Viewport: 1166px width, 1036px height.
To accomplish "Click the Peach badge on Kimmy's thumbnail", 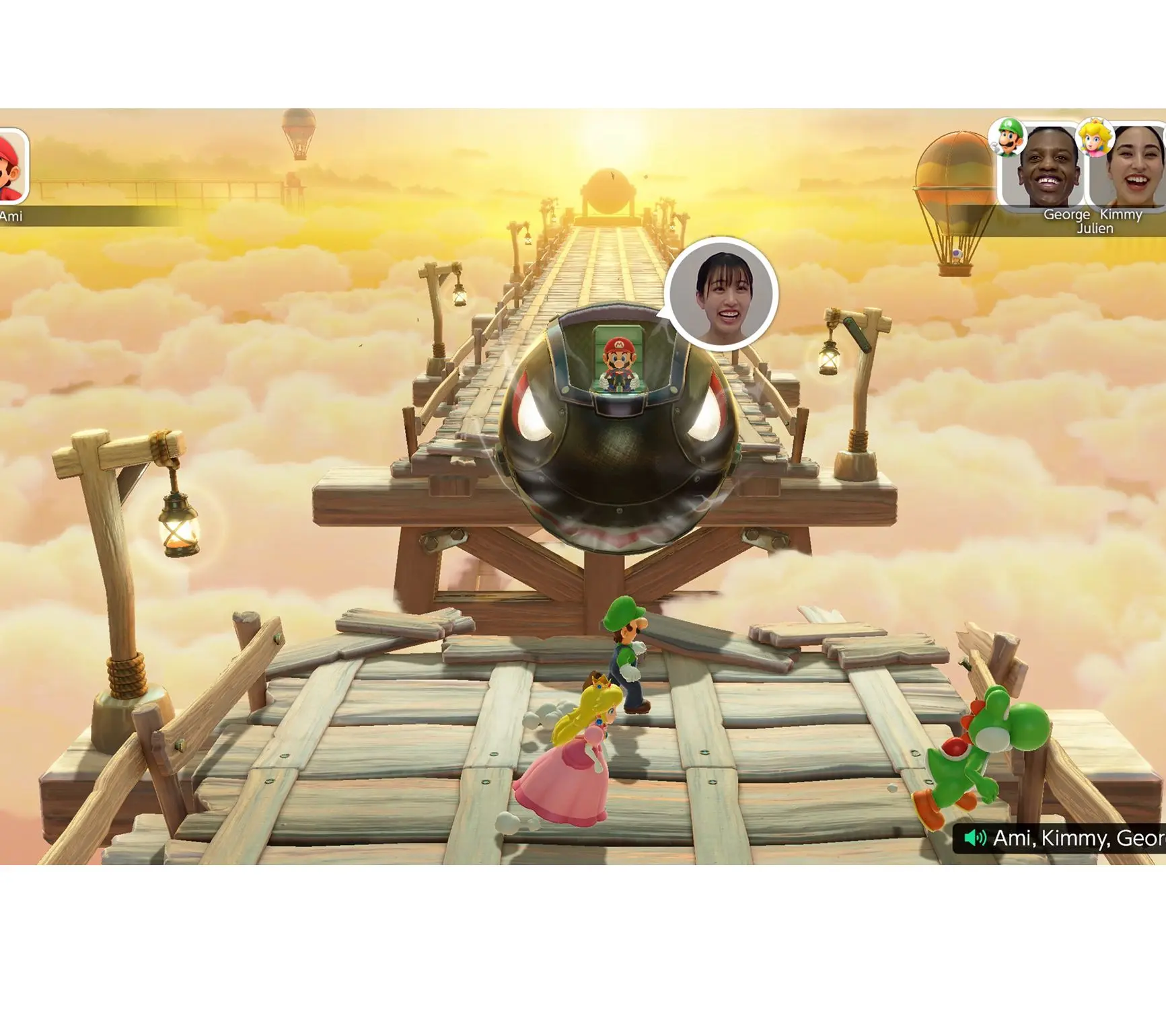I will [x=1094, y=137].
